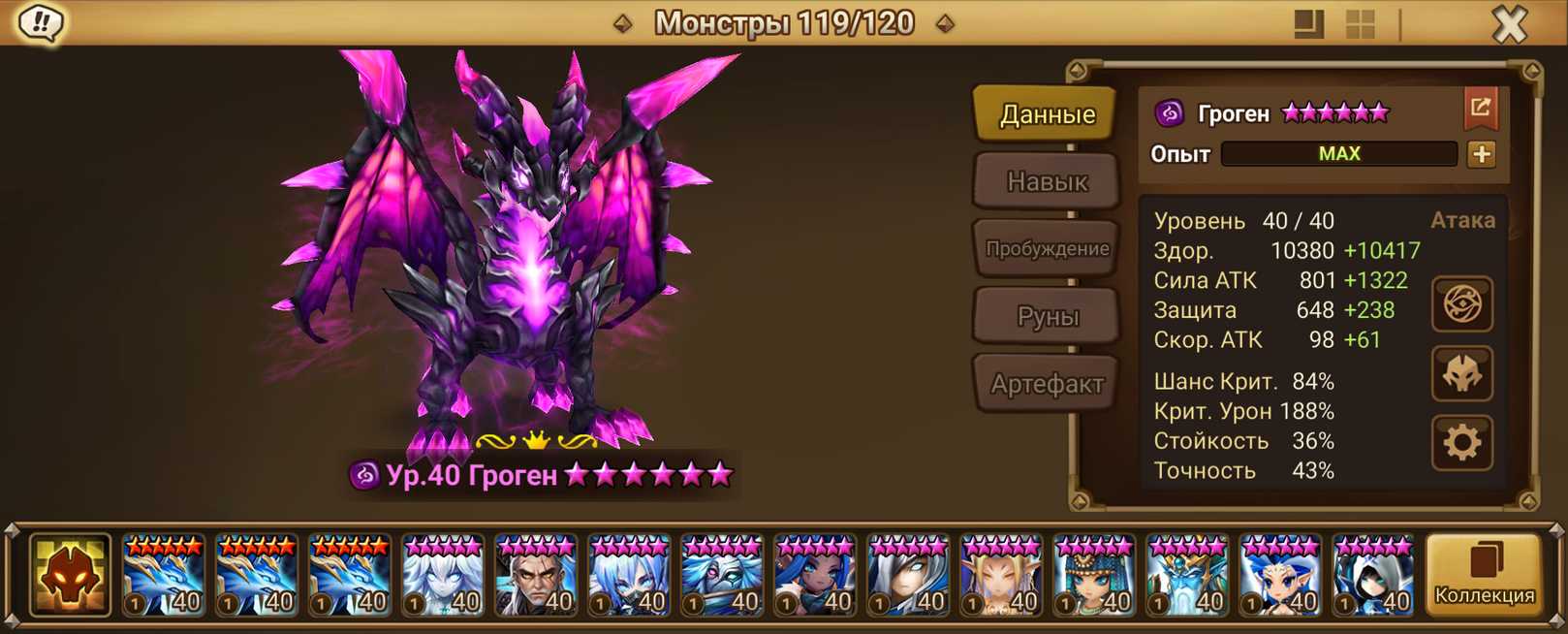This screenshot has width=1568, height=634.
Task: Tap the plus button next to Опыт
Action: coord(1481,154)
